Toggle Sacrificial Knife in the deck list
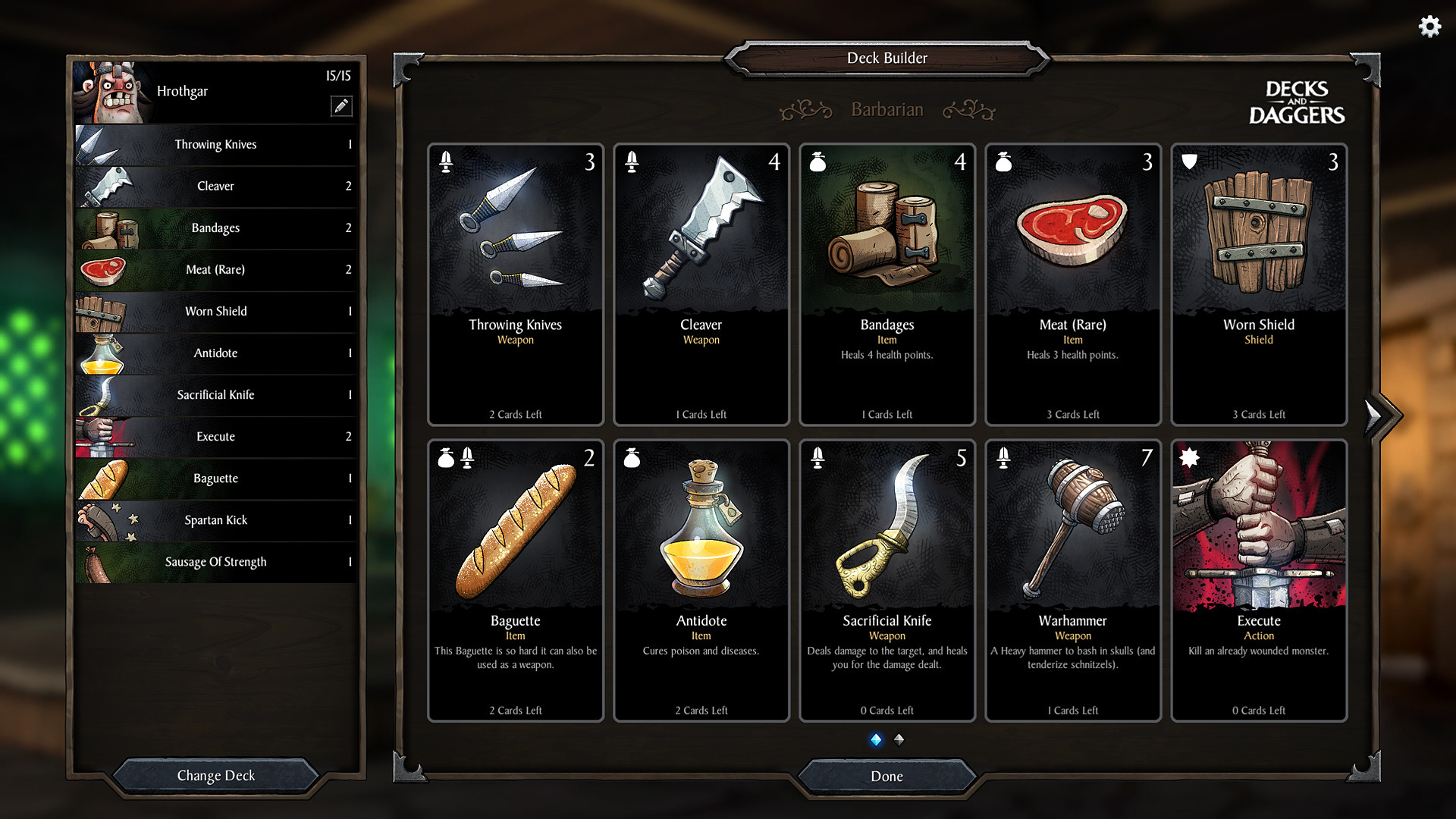 215,395
